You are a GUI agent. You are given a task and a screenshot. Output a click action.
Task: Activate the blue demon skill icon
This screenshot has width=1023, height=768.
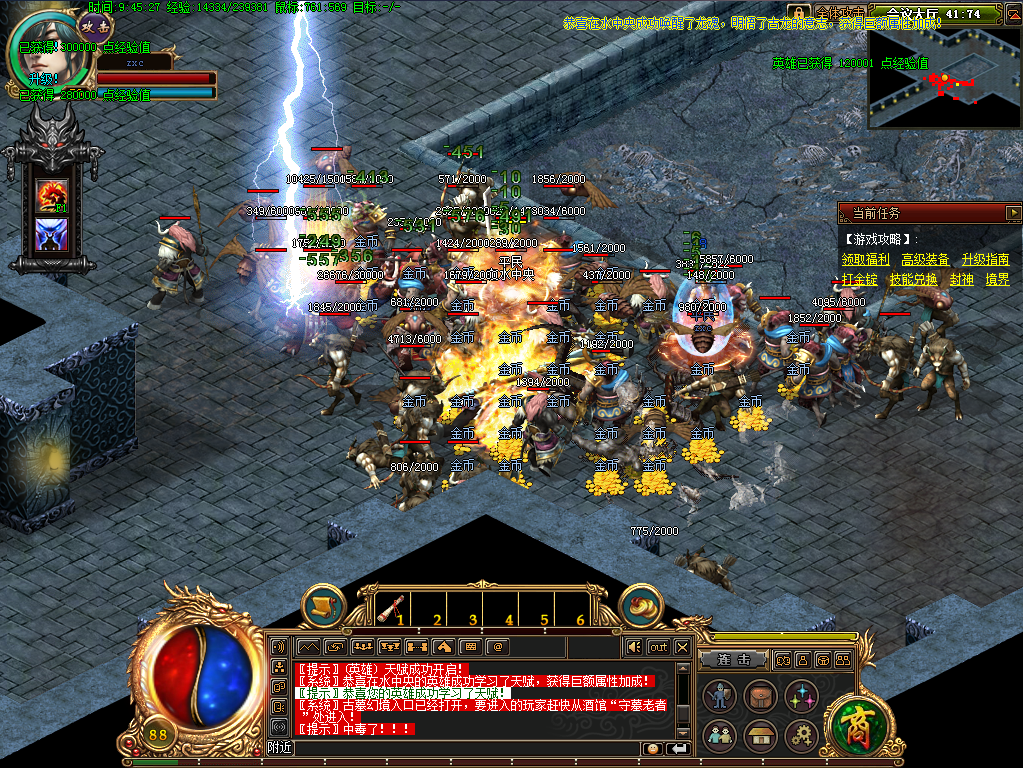51,234
